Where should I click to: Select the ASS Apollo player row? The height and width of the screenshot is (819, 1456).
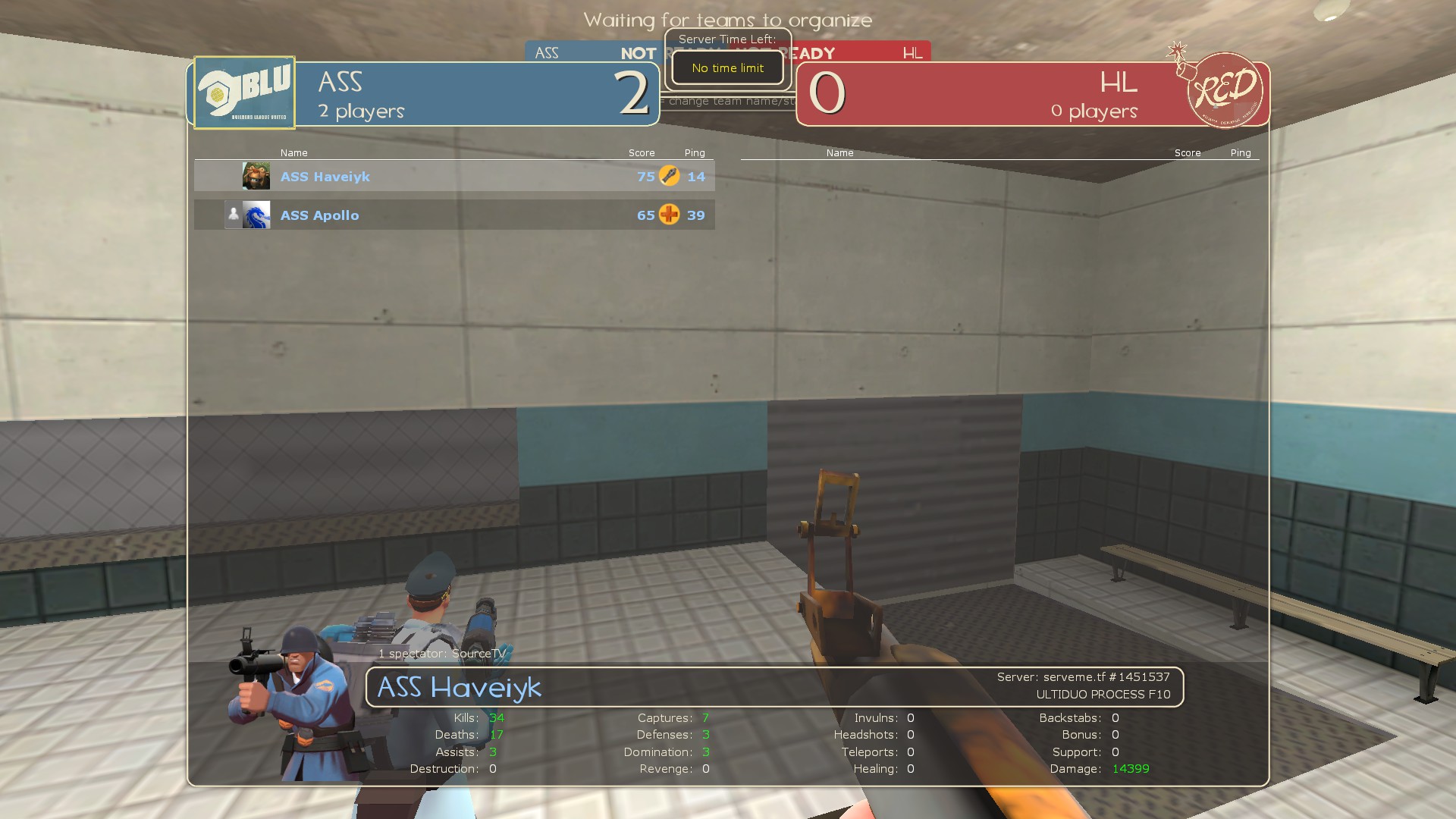point(455,215)
